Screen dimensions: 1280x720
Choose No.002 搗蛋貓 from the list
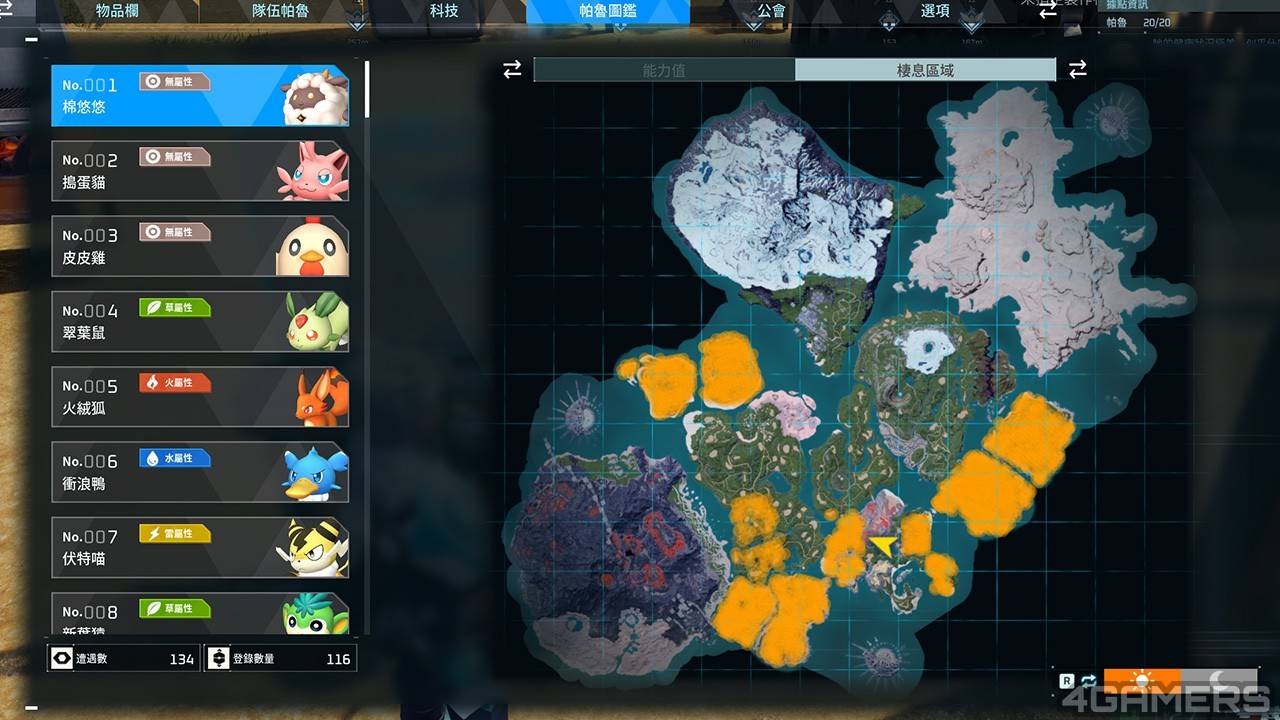point(200,171)
